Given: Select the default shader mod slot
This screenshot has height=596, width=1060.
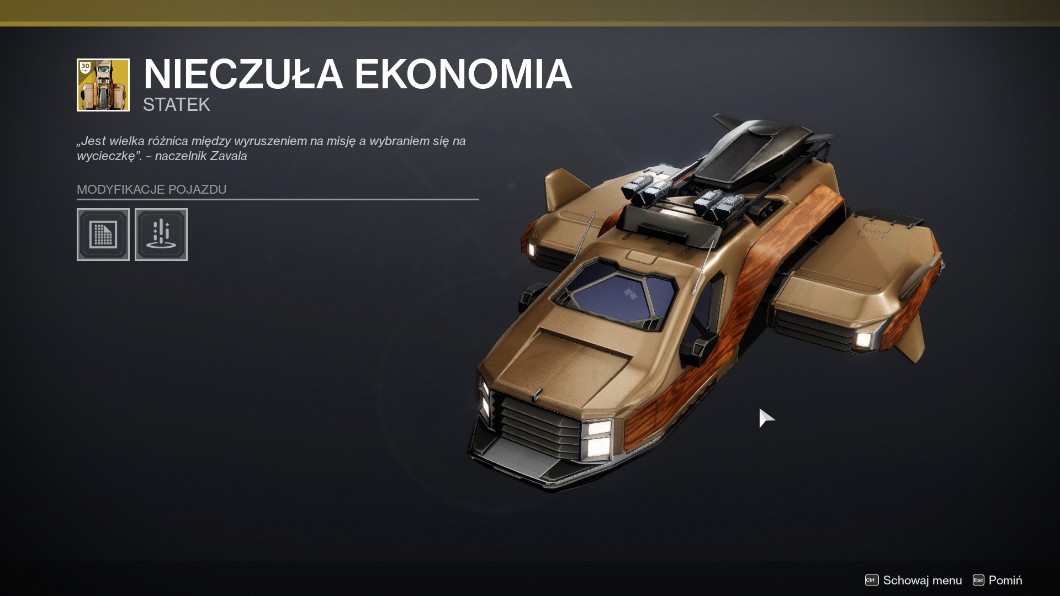Looking at the screenshot, I should tap(103, 234).
